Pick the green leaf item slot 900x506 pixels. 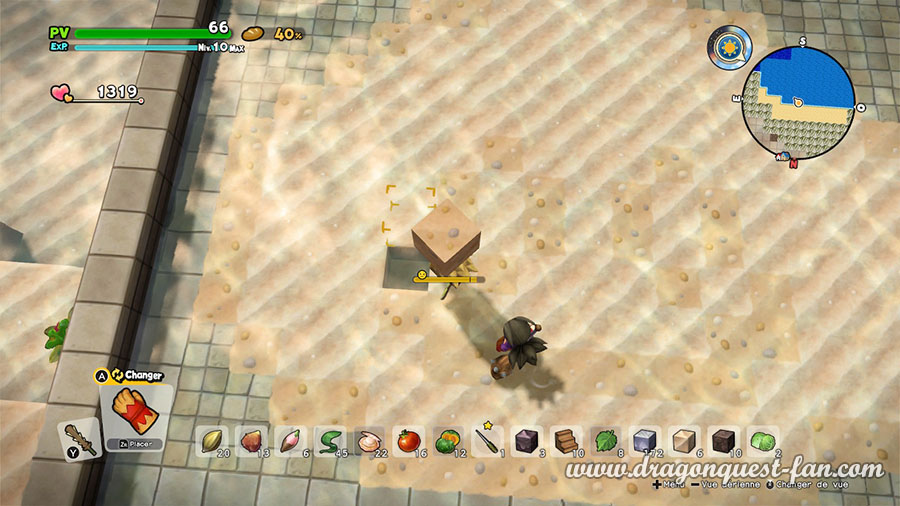[605, 440]
